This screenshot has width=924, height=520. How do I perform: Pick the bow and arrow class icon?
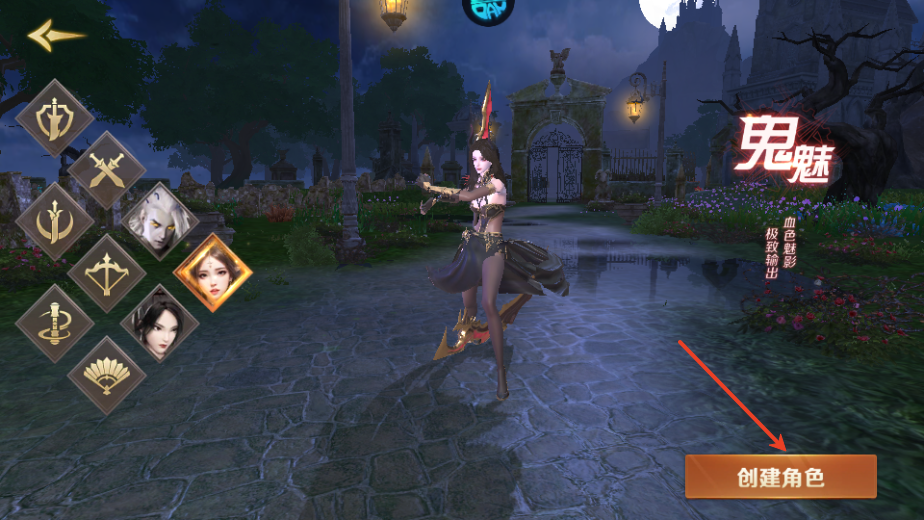pyautogui.click(x=107, y=272)
